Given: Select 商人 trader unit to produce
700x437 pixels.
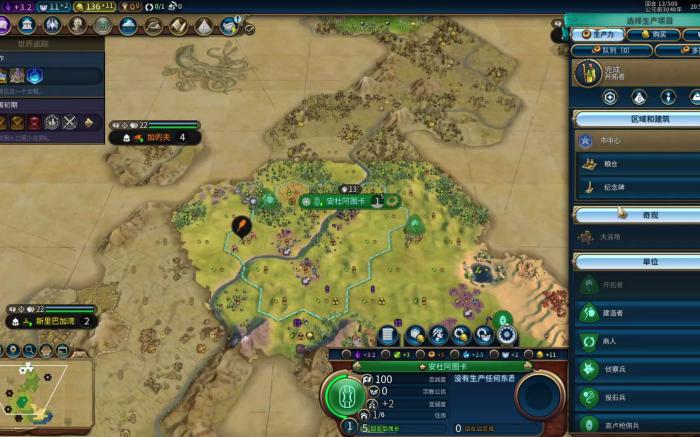Looking at the screenshot, I should 640,341.
